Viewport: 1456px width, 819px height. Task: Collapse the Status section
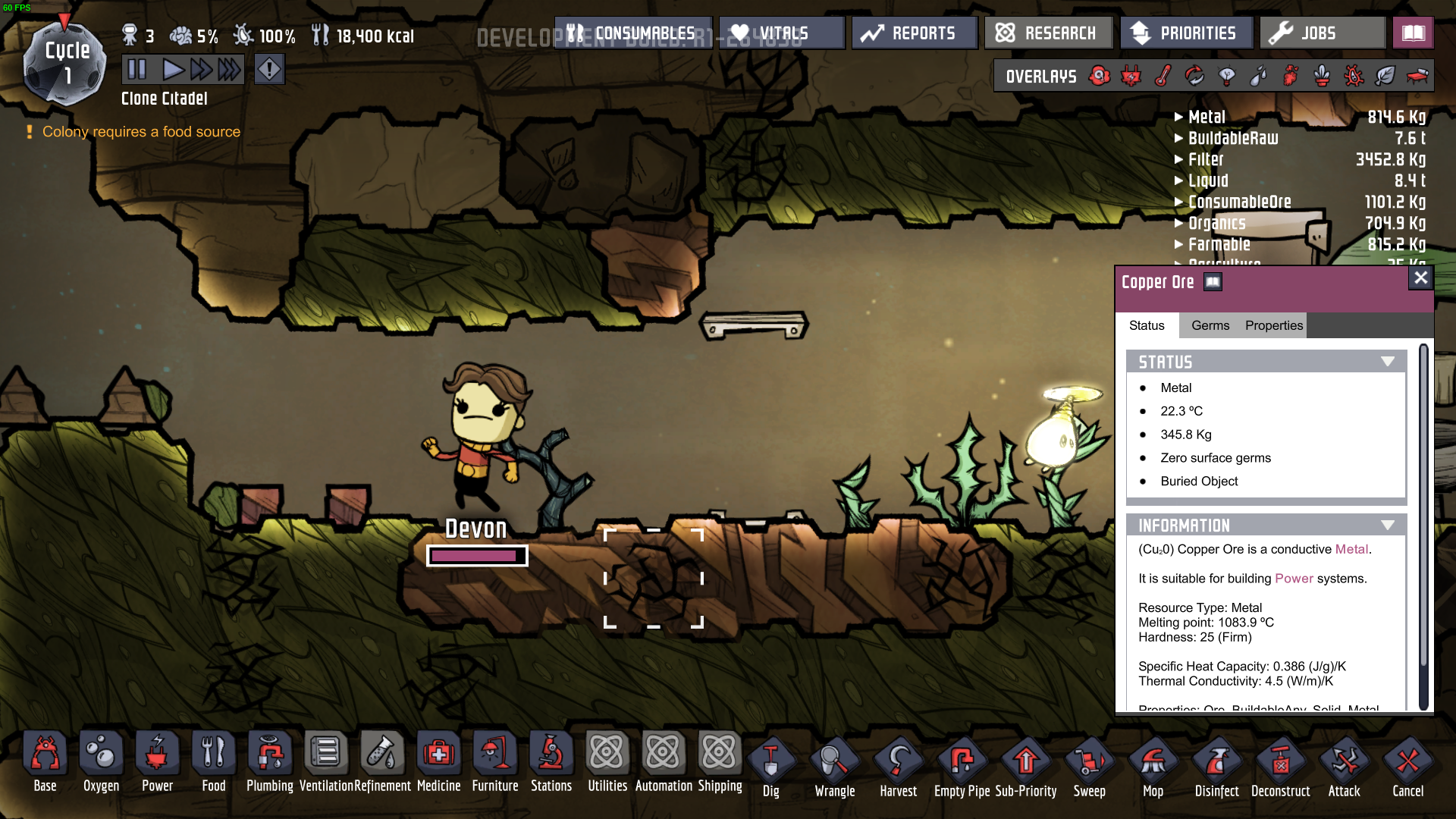coord(1388,362)
